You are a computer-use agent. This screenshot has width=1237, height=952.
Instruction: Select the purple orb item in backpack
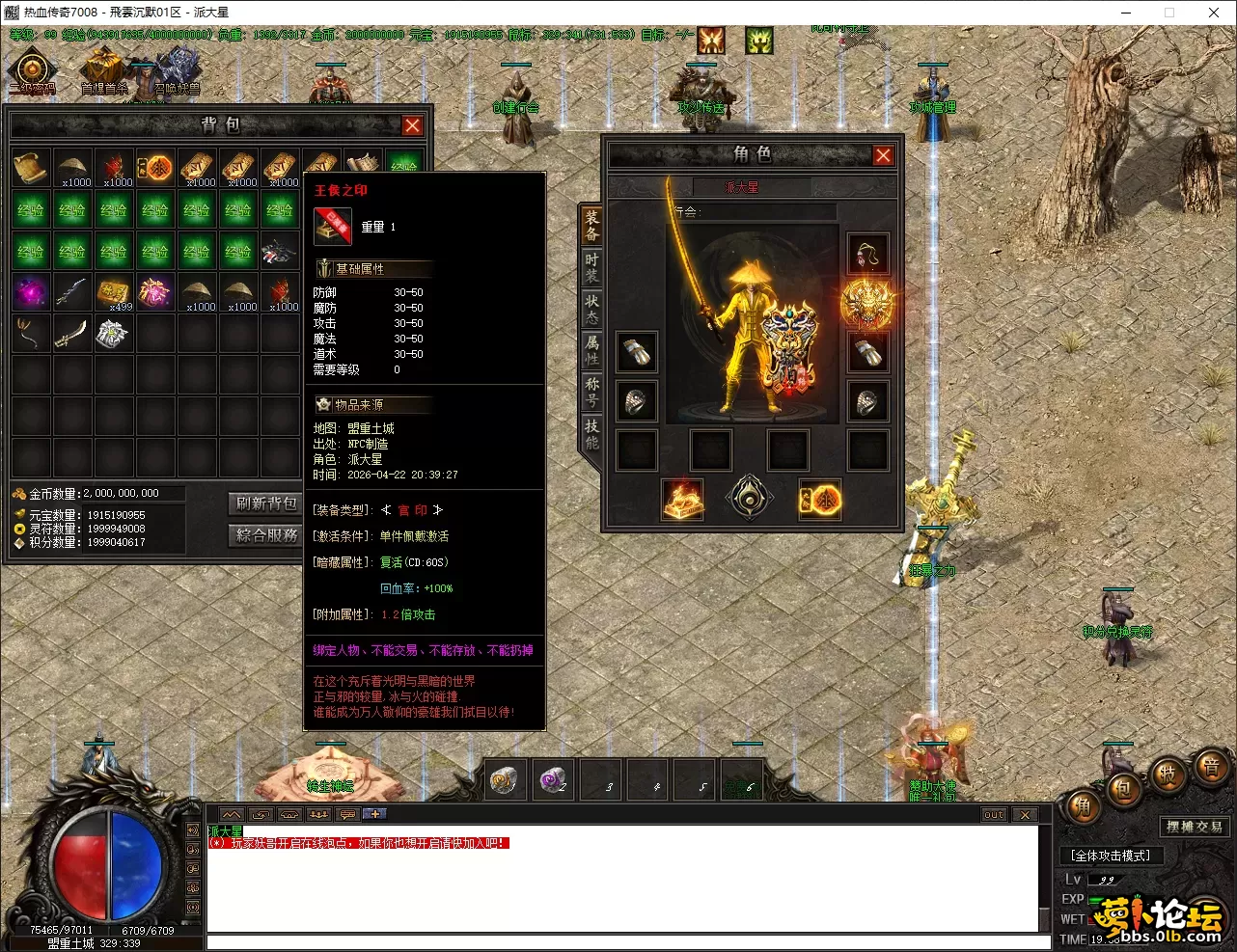pyautogui.click(x=31, y=291)
